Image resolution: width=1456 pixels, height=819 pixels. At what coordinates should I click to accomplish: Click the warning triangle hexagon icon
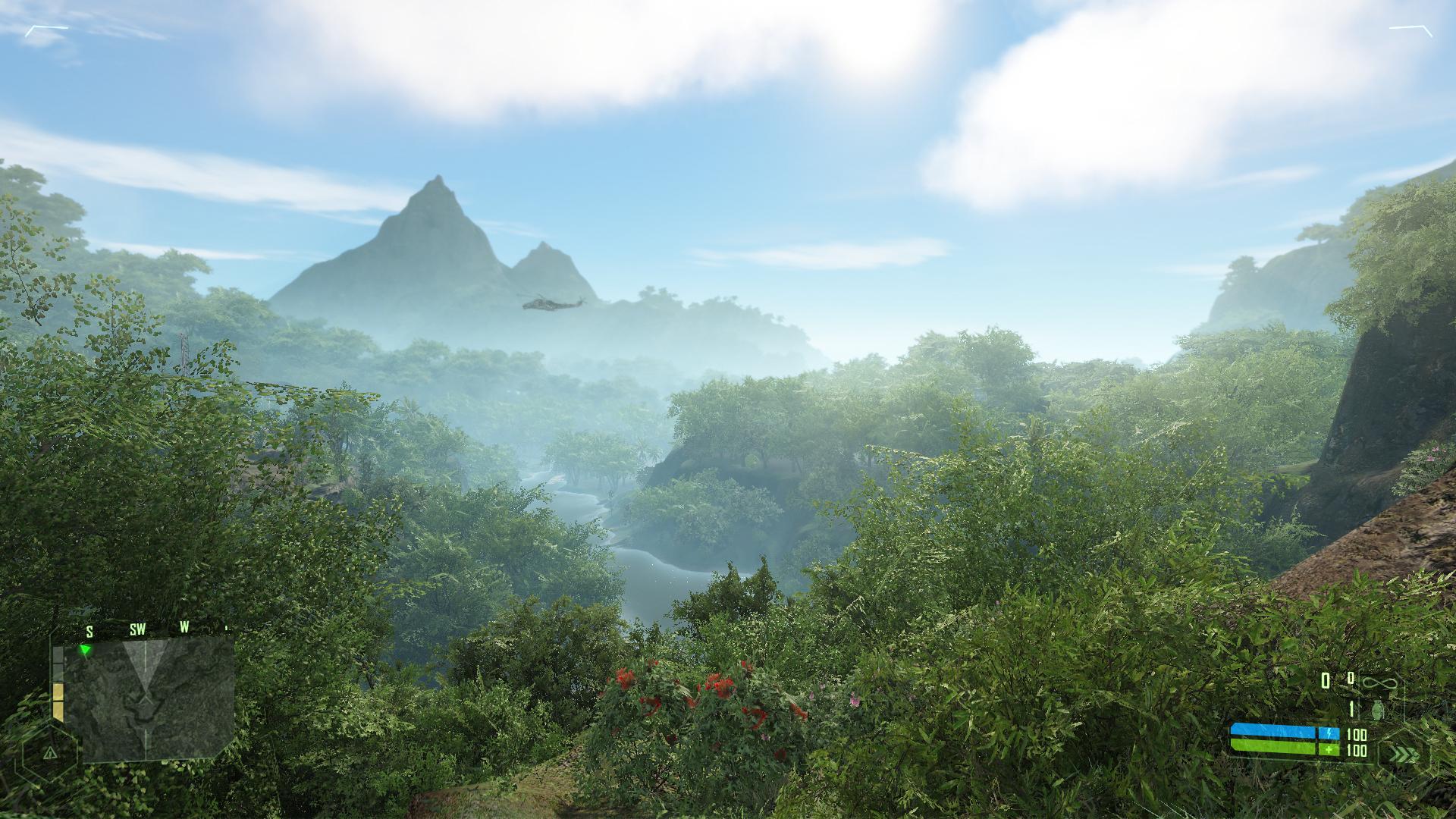50,752
